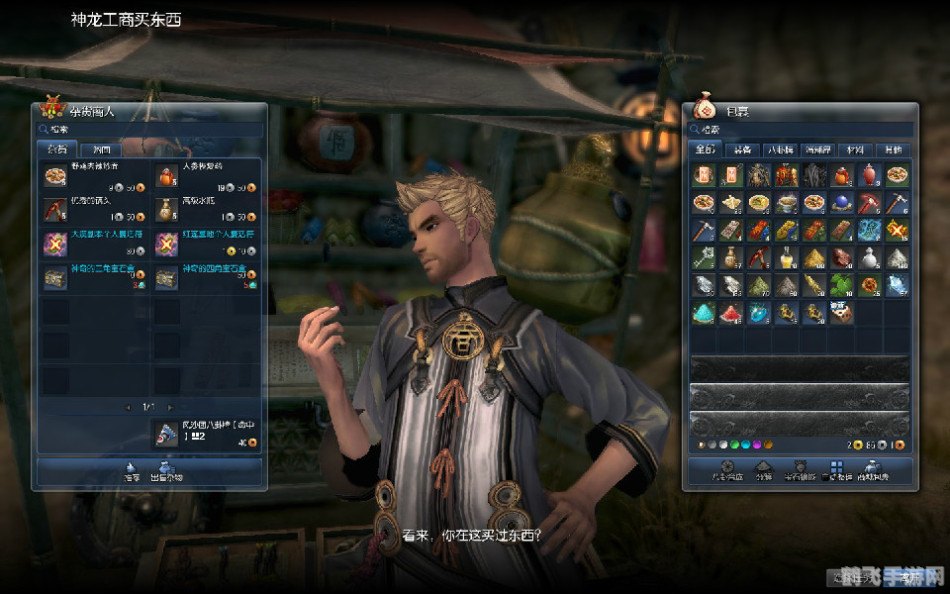Select the merchant's general goods tab
The width and height of the screenshot is (950, 594).
(56, 150)
